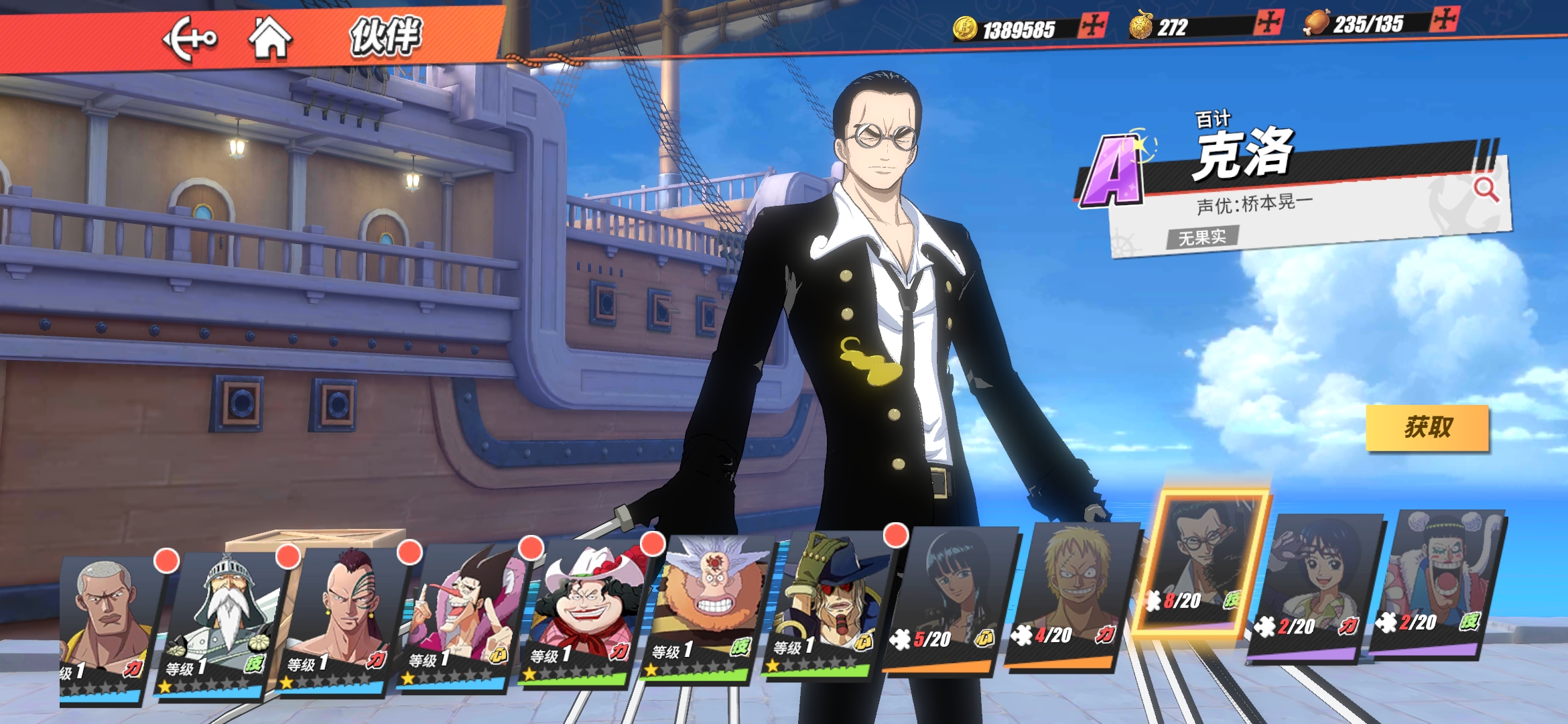The height and width of the screenshot is (724, 1568).
Task: Refill meat stamina with plus button
Action: pyautogui.click(x=1444, y=19)
